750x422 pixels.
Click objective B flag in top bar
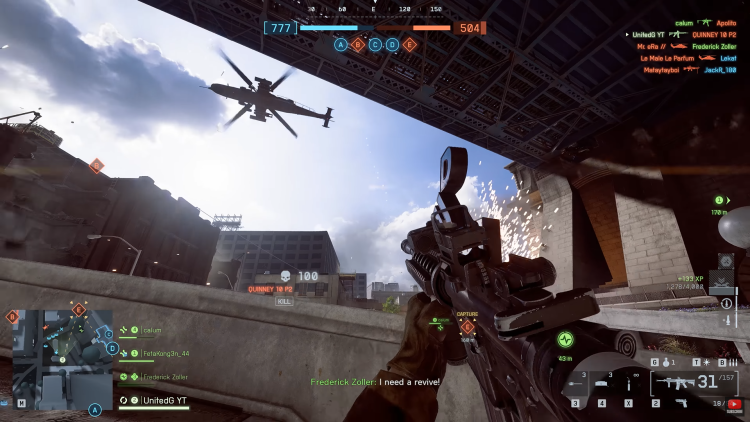tap(358, 44)
